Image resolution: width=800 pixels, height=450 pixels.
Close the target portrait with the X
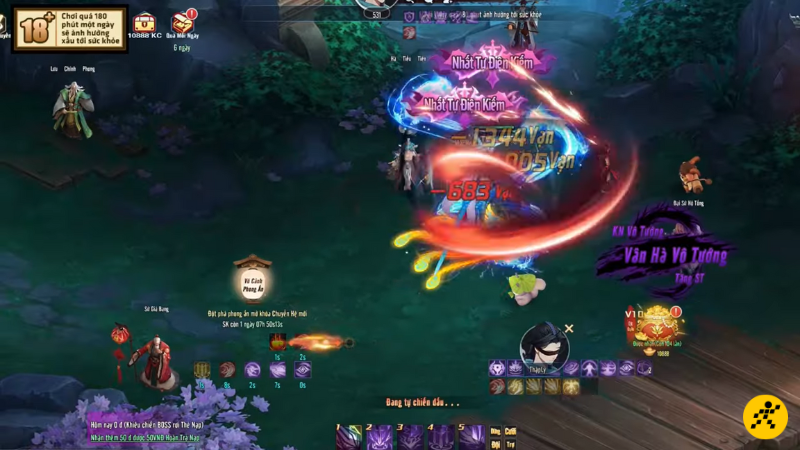point(569,328)
